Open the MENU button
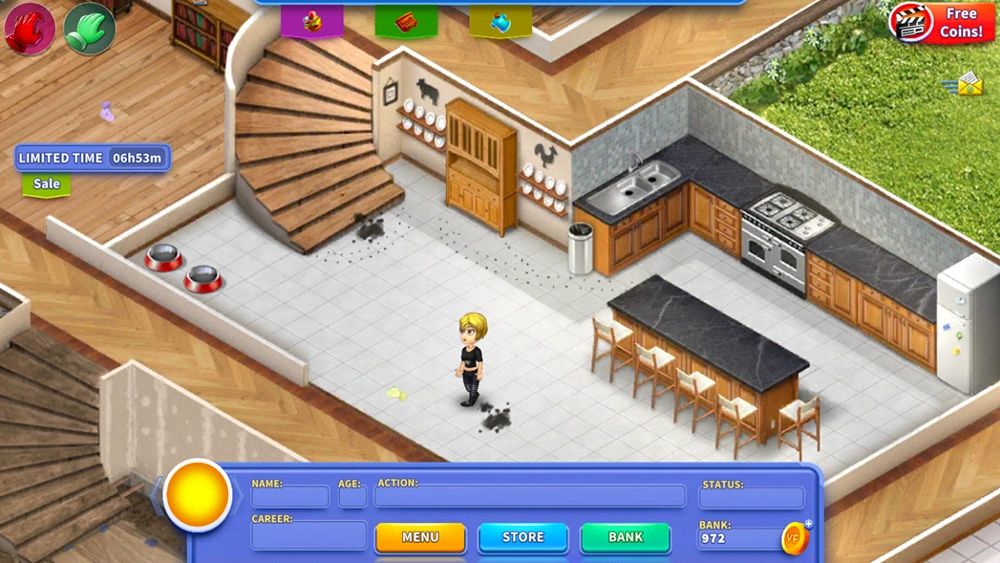This screenshot has width=1000, height=563. coord(420,537)
